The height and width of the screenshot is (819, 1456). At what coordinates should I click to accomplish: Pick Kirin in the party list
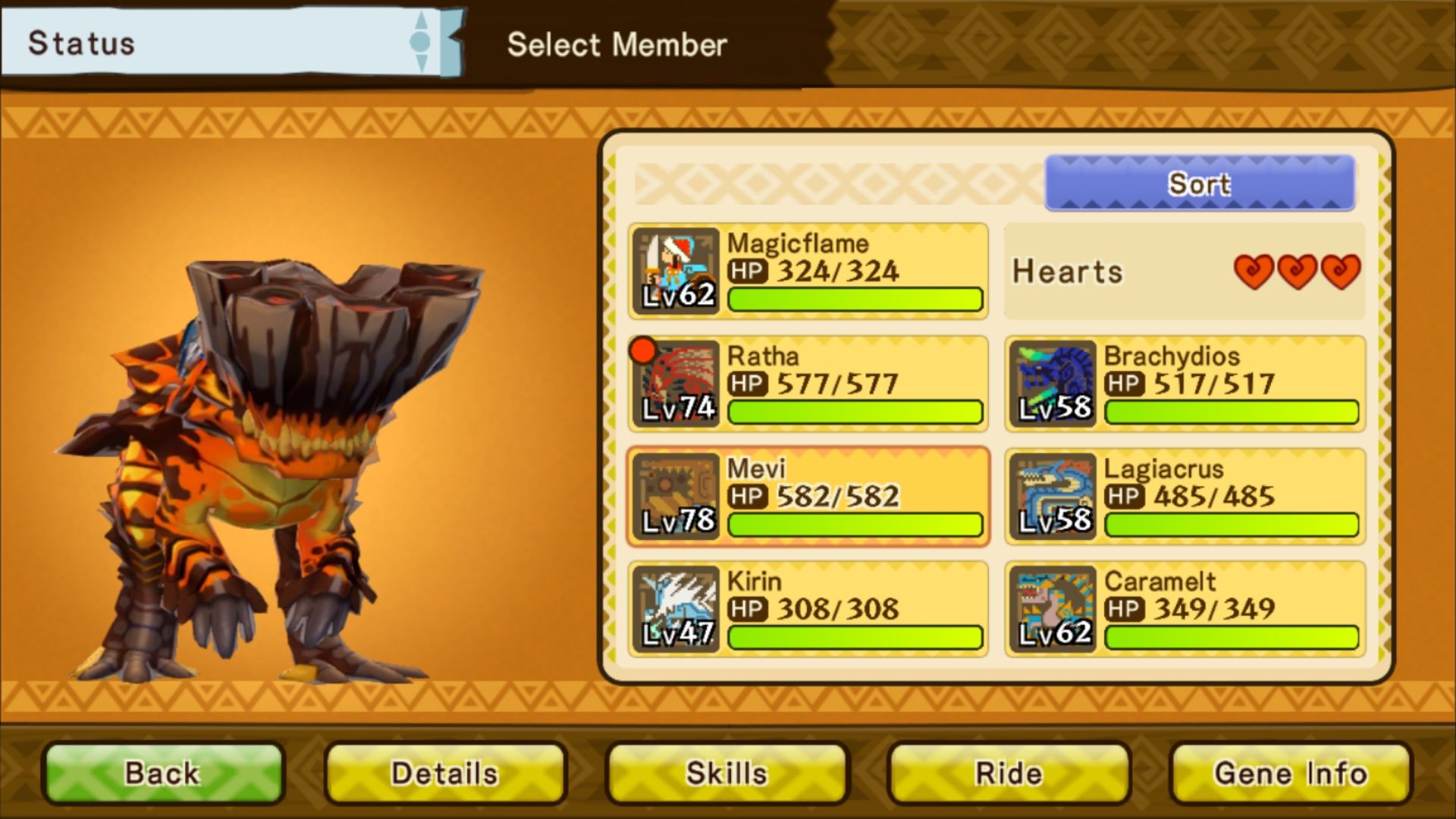coord(808,609)
